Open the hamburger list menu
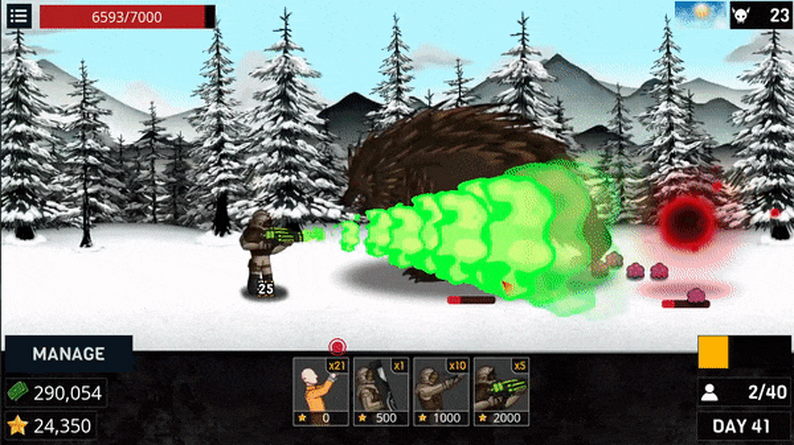The height and width of the screenshot is (445, 794). pos(18,16)
